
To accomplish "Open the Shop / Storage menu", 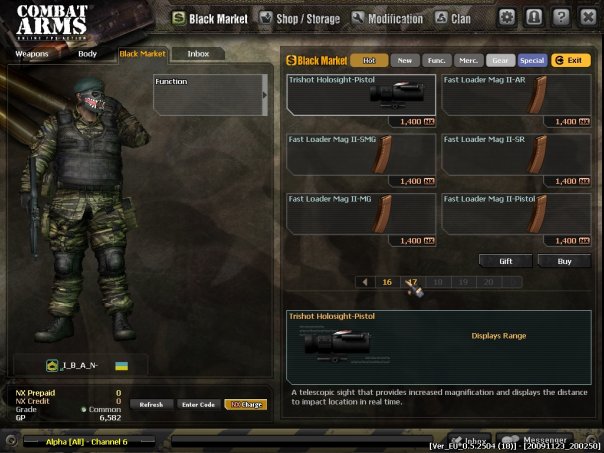I will pyautogui.click(x=299, y=18).
